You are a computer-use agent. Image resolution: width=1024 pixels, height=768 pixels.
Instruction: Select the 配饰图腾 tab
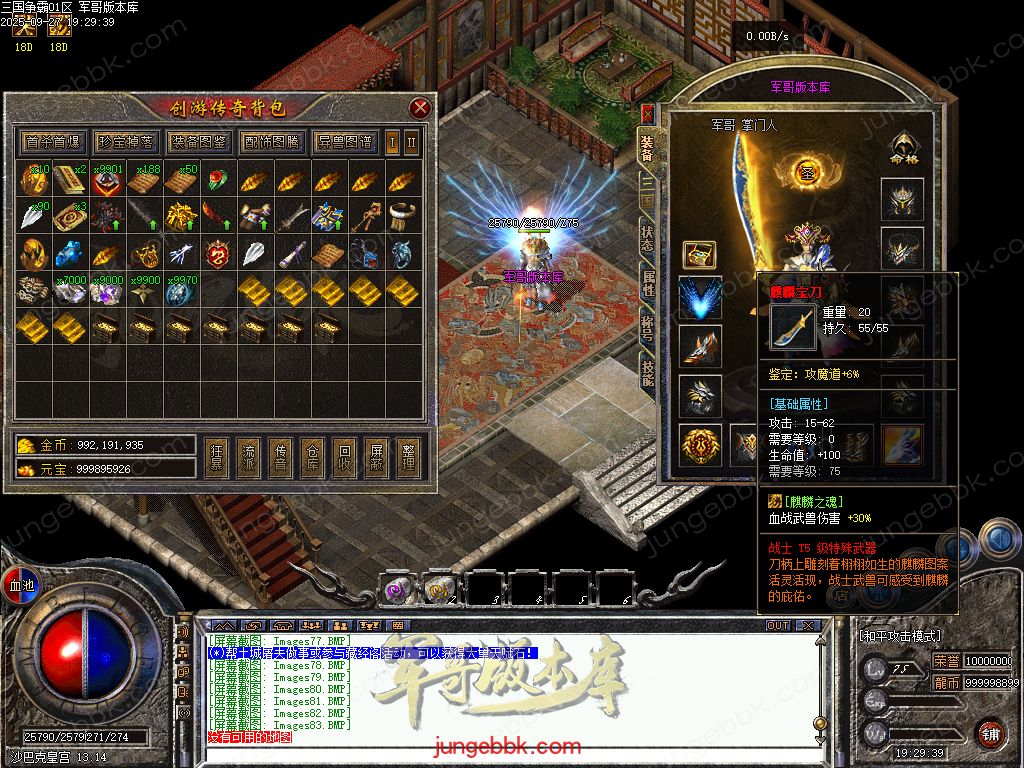[x=271, y=142]
